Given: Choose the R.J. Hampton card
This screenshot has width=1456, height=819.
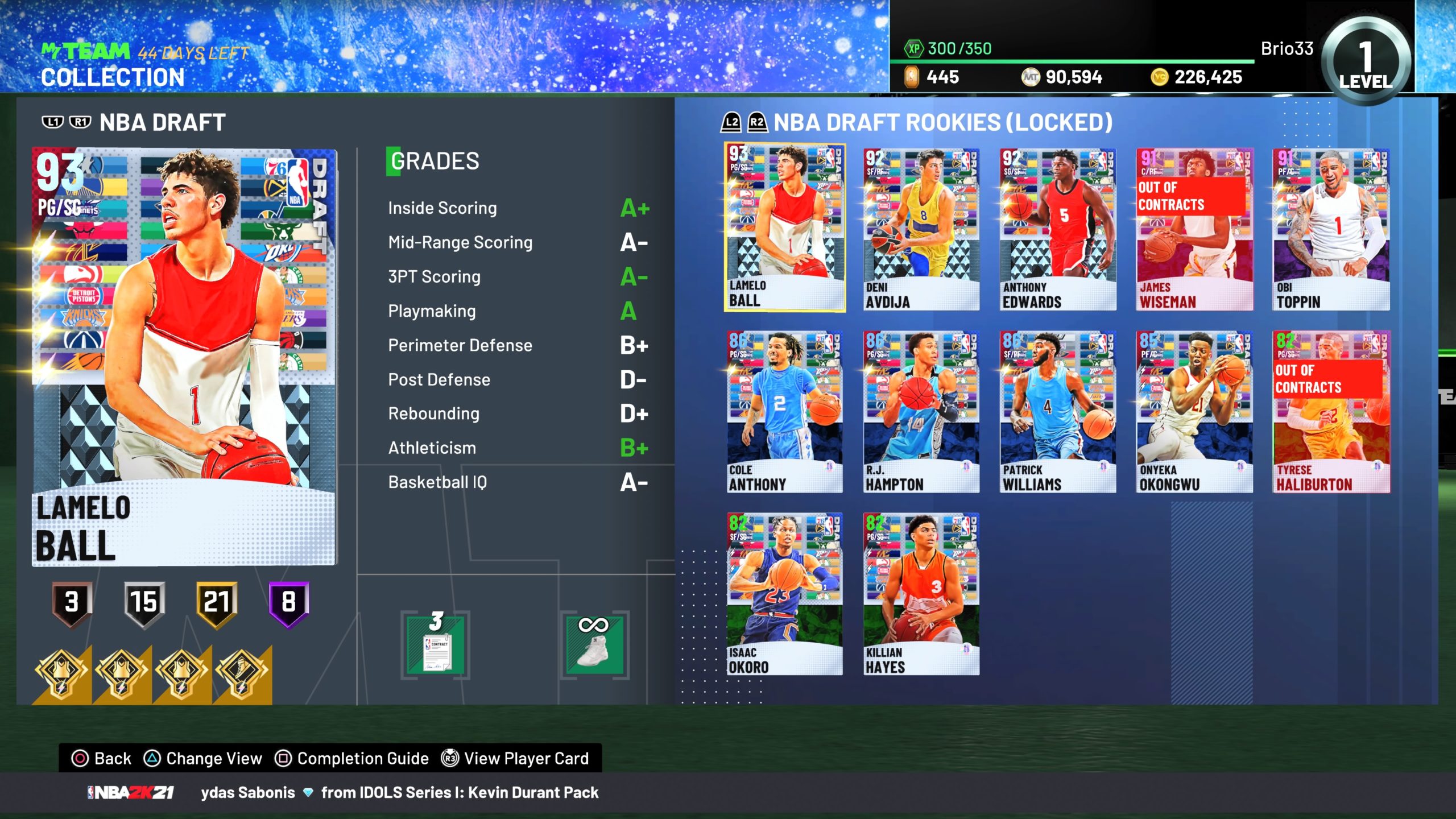Looking at the screenshot, I should pos(921,412).
